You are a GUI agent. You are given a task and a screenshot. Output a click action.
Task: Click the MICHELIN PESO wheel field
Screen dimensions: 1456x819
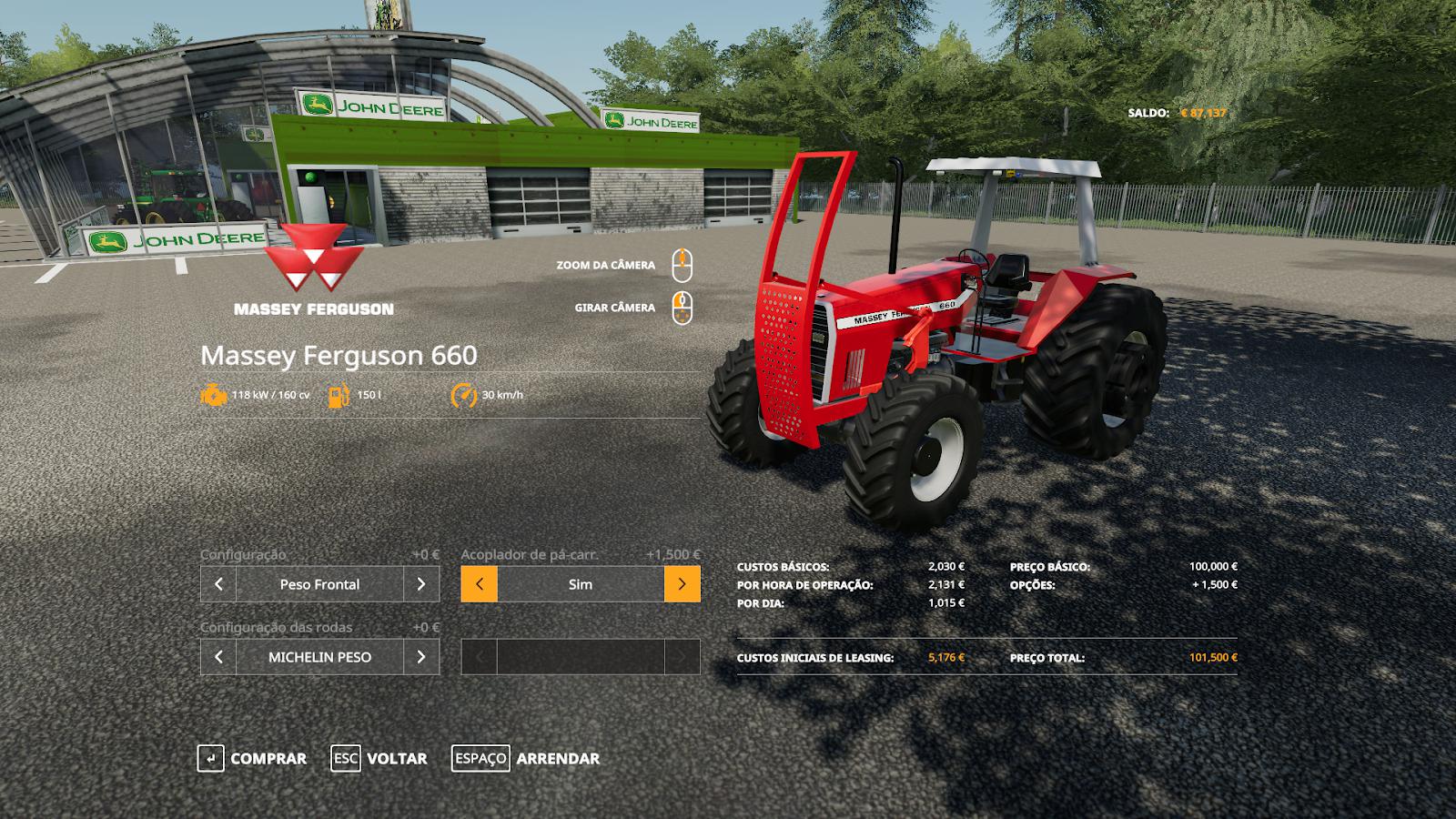pos(319,657)
